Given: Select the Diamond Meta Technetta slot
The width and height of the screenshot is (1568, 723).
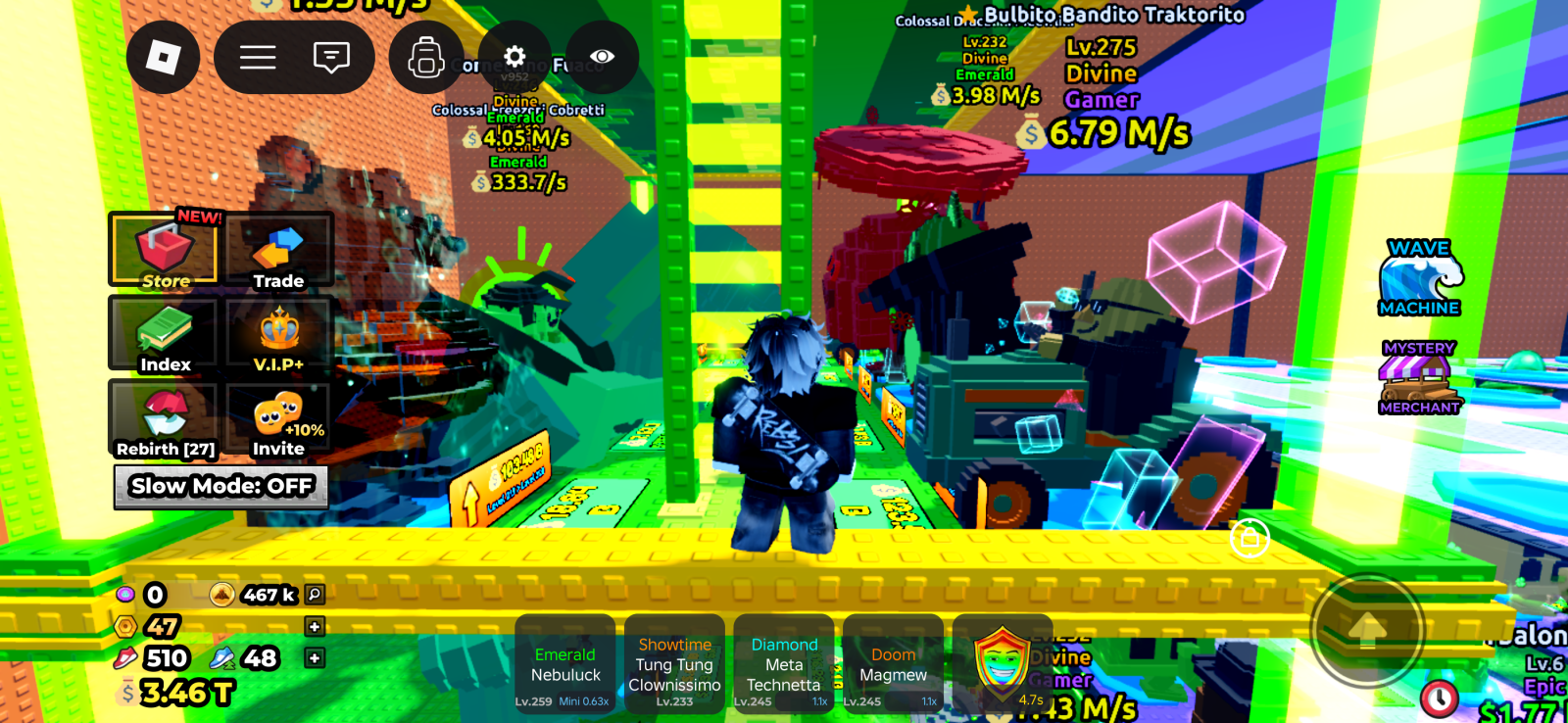Looking at the screenshot, I should pyautogui.click(x=784, y=663).
